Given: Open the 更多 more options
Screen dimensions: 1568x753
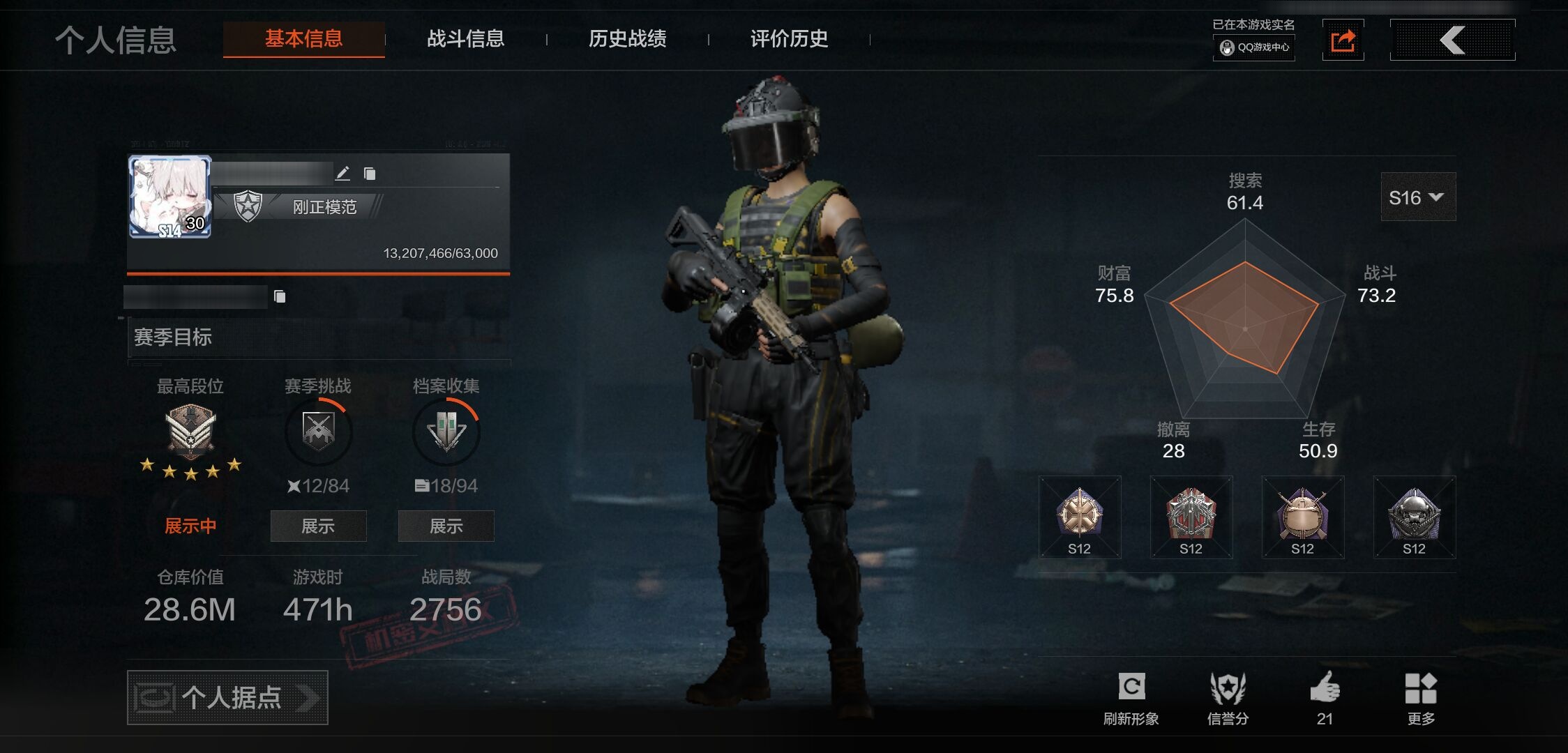Looking at the screenshot, I should point(1421,698).
